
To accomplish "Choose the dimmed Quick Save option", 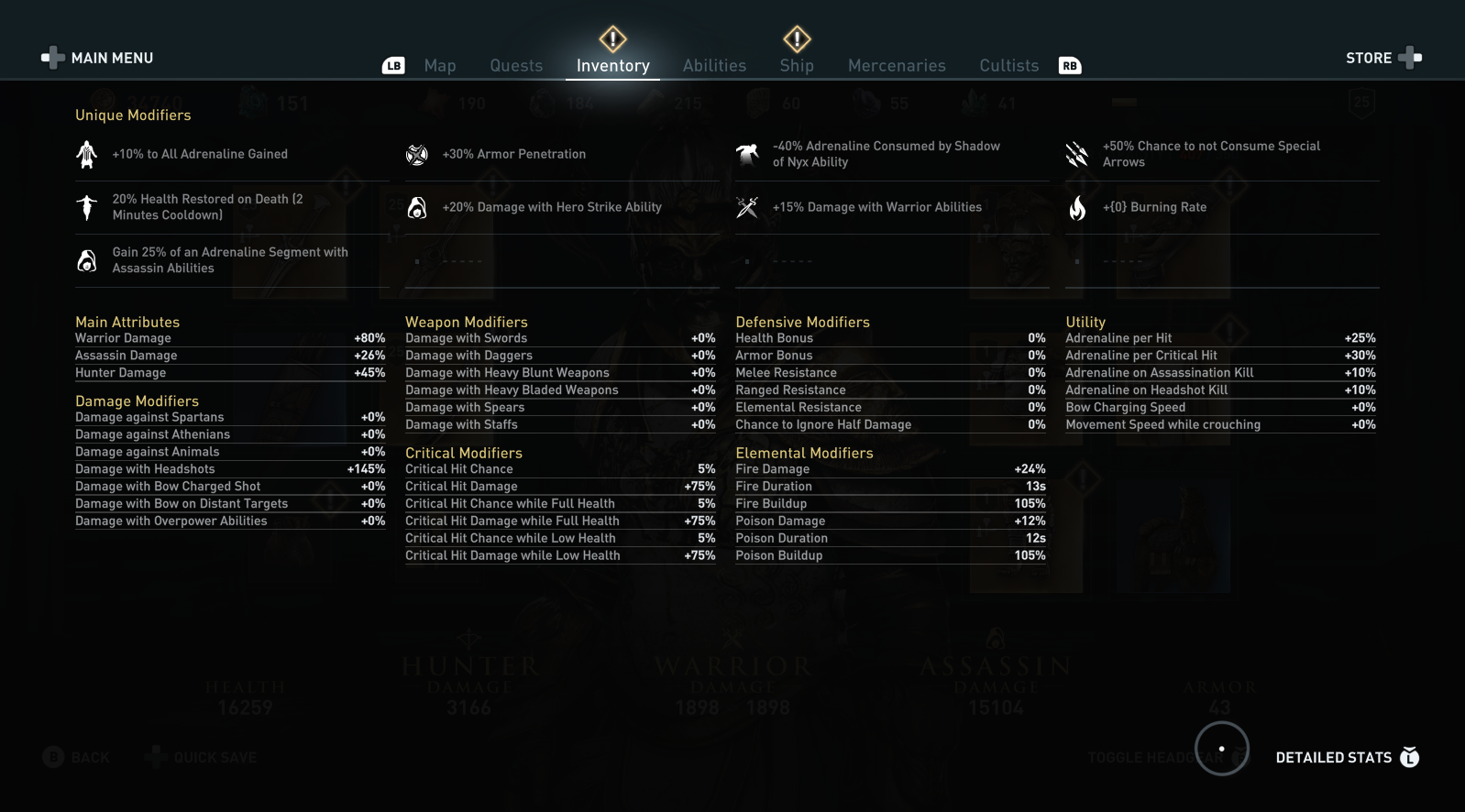I will pyautogui.click(x=204, y=757).
